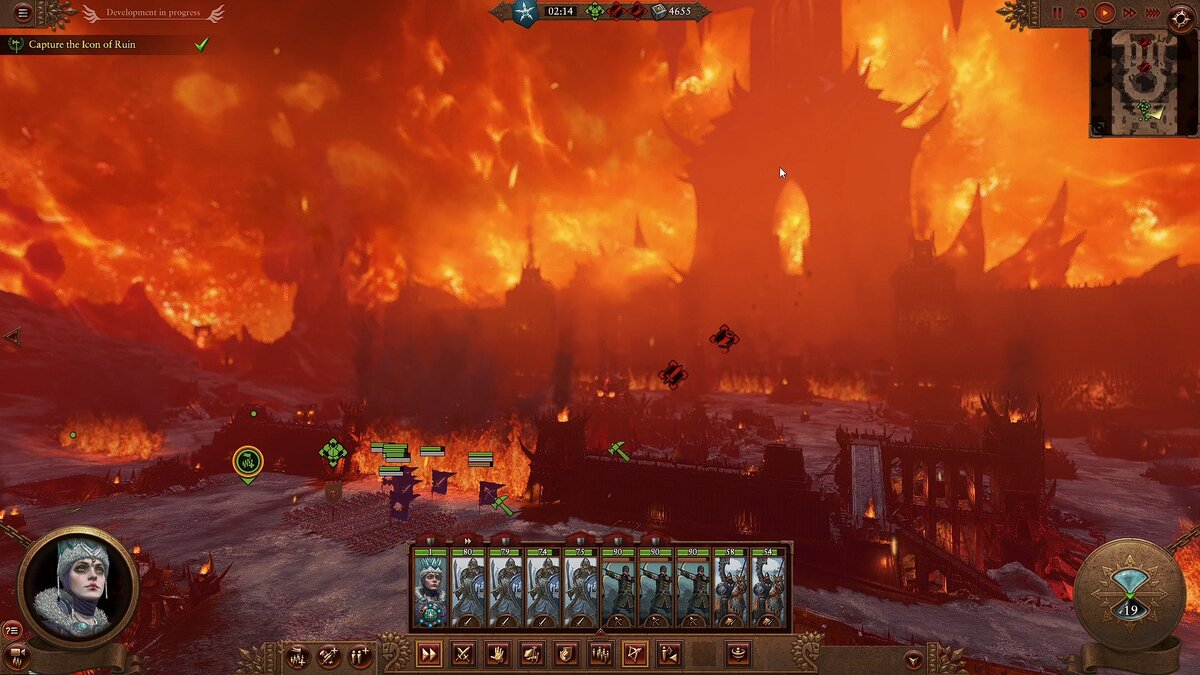Open the main menu hamburger button
1200x675 pixels.
pos(22,13)
